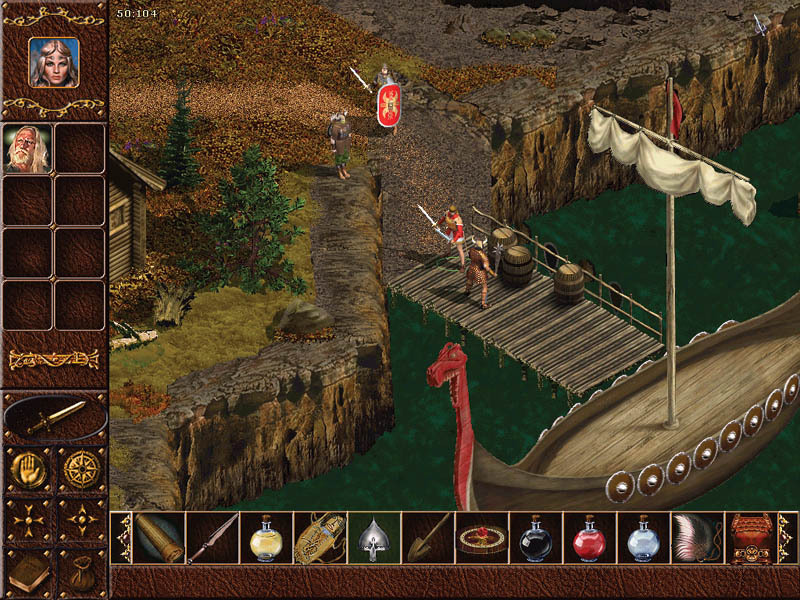The image size is (800, 600).
Task: Open the brown book journal
Action: click(28, 572)
